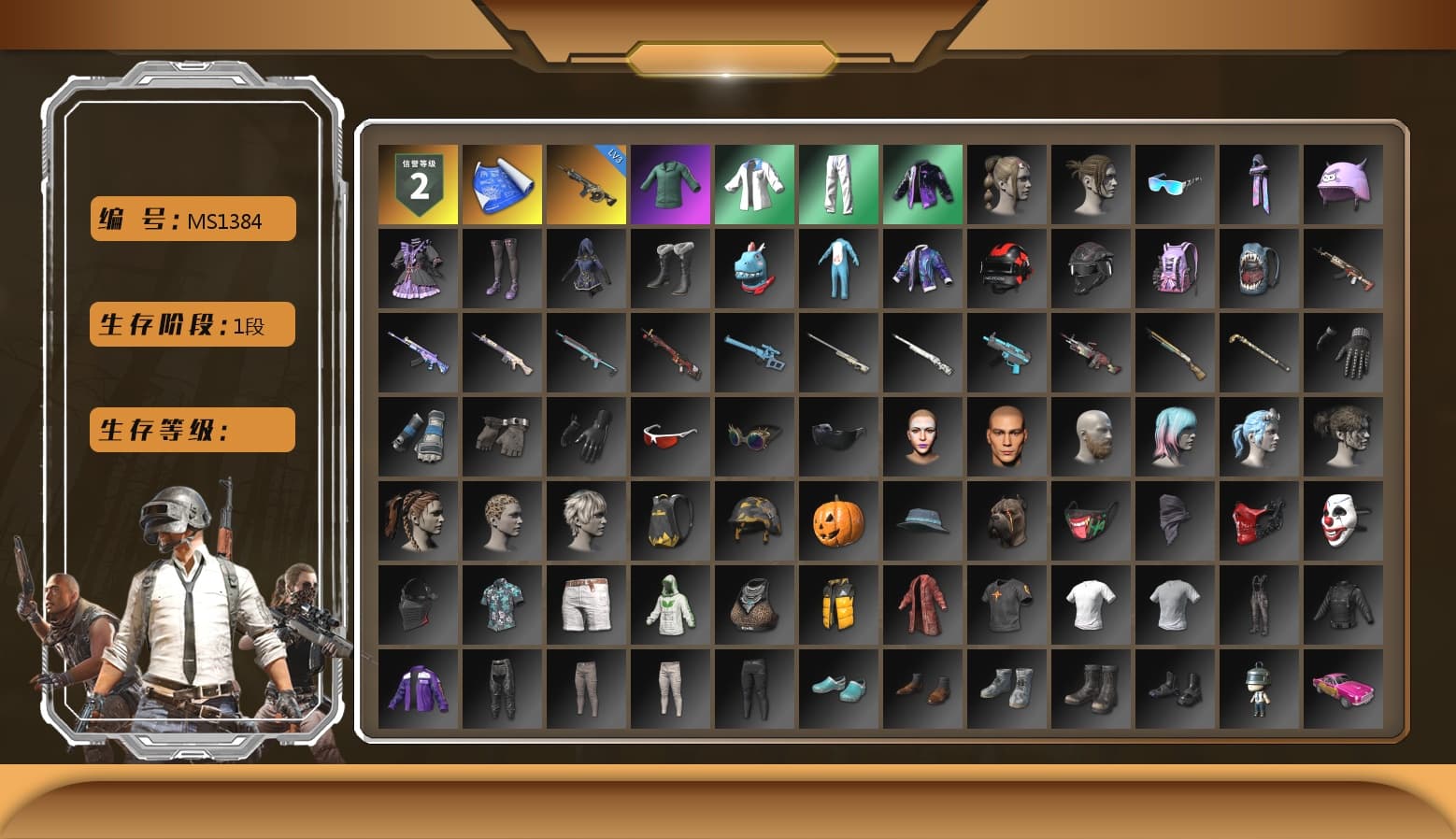Screen dimensions: 1456x839
Task: Click the blue blueprint item tile
Action: pyautogui.click(x=502, y=184)
